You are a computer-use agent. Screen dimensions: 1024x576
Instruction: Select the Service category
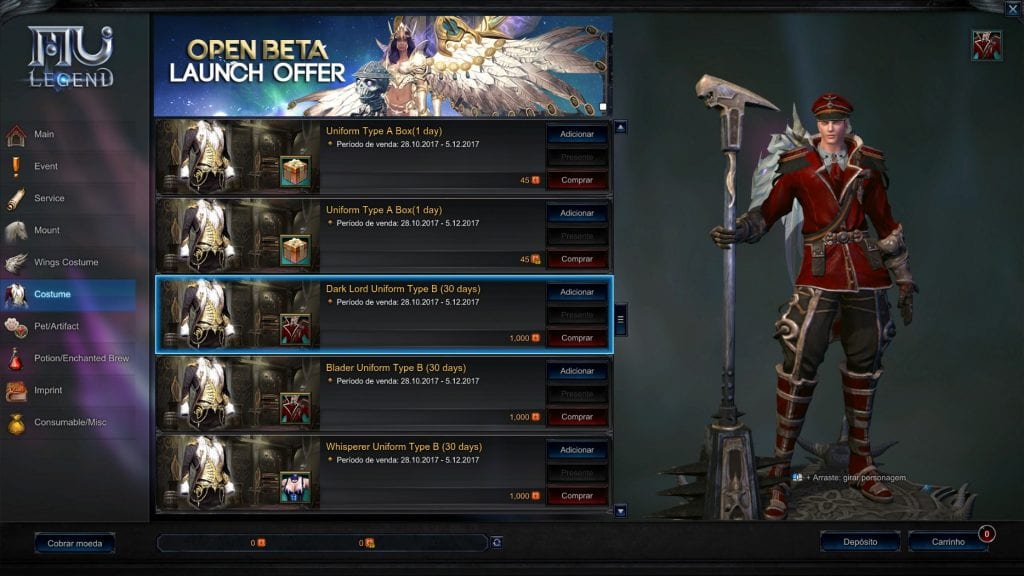(x=49, y=199)
